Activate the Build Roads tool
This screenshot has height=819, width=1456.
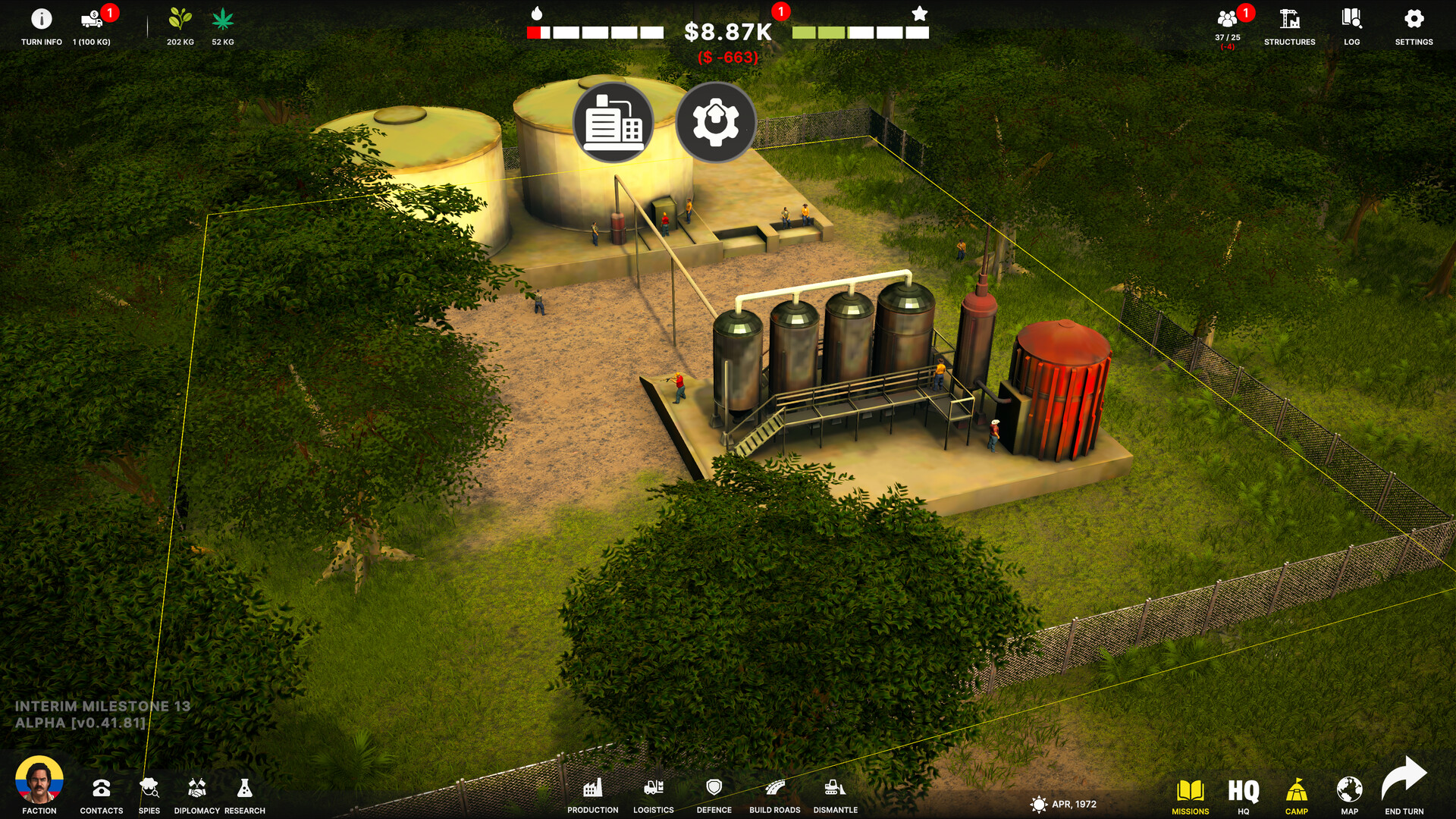click(x=774, y=790)
